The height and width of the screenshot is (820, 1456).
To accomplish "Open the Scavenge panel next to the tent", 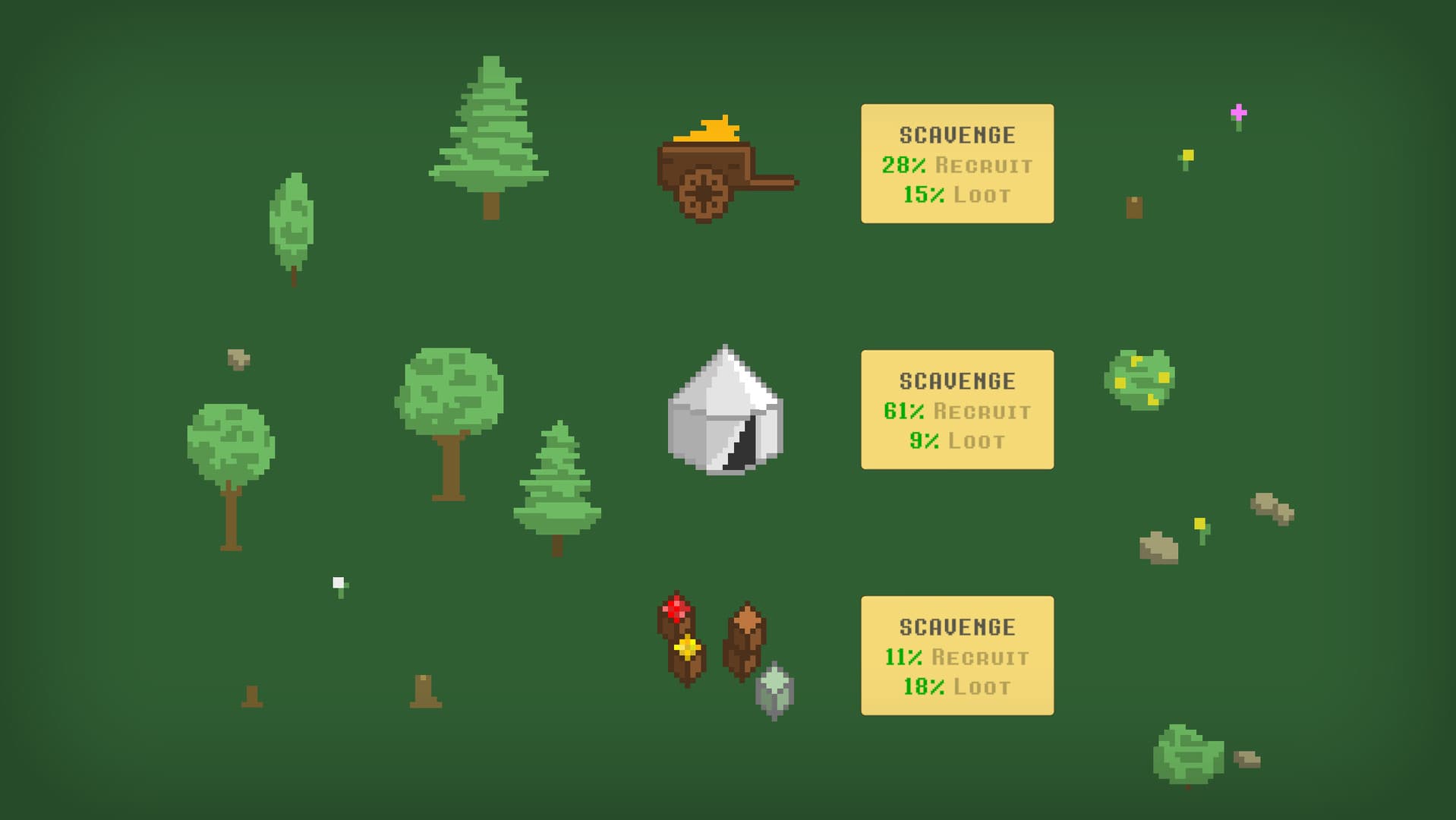I will pyautogui.click(x=956, y=408).
